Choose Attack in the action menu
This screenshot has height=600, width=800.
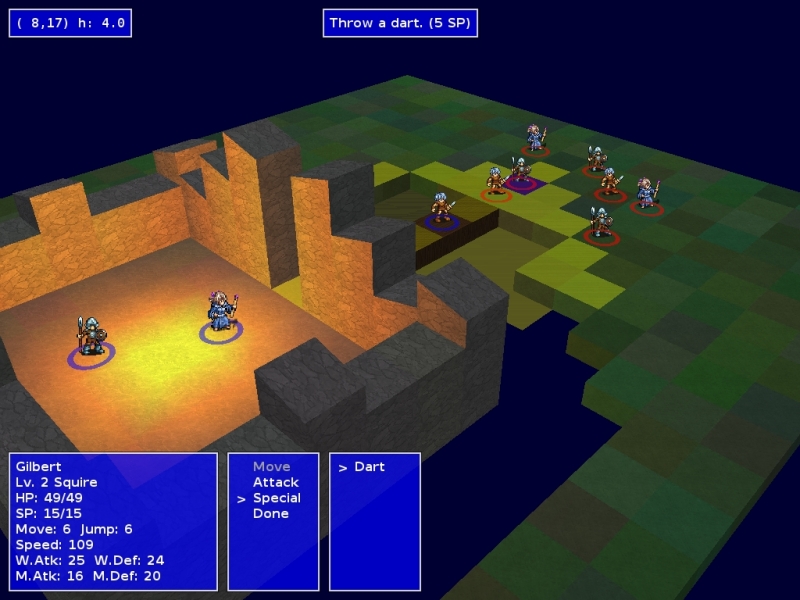(x=270, y=482)
